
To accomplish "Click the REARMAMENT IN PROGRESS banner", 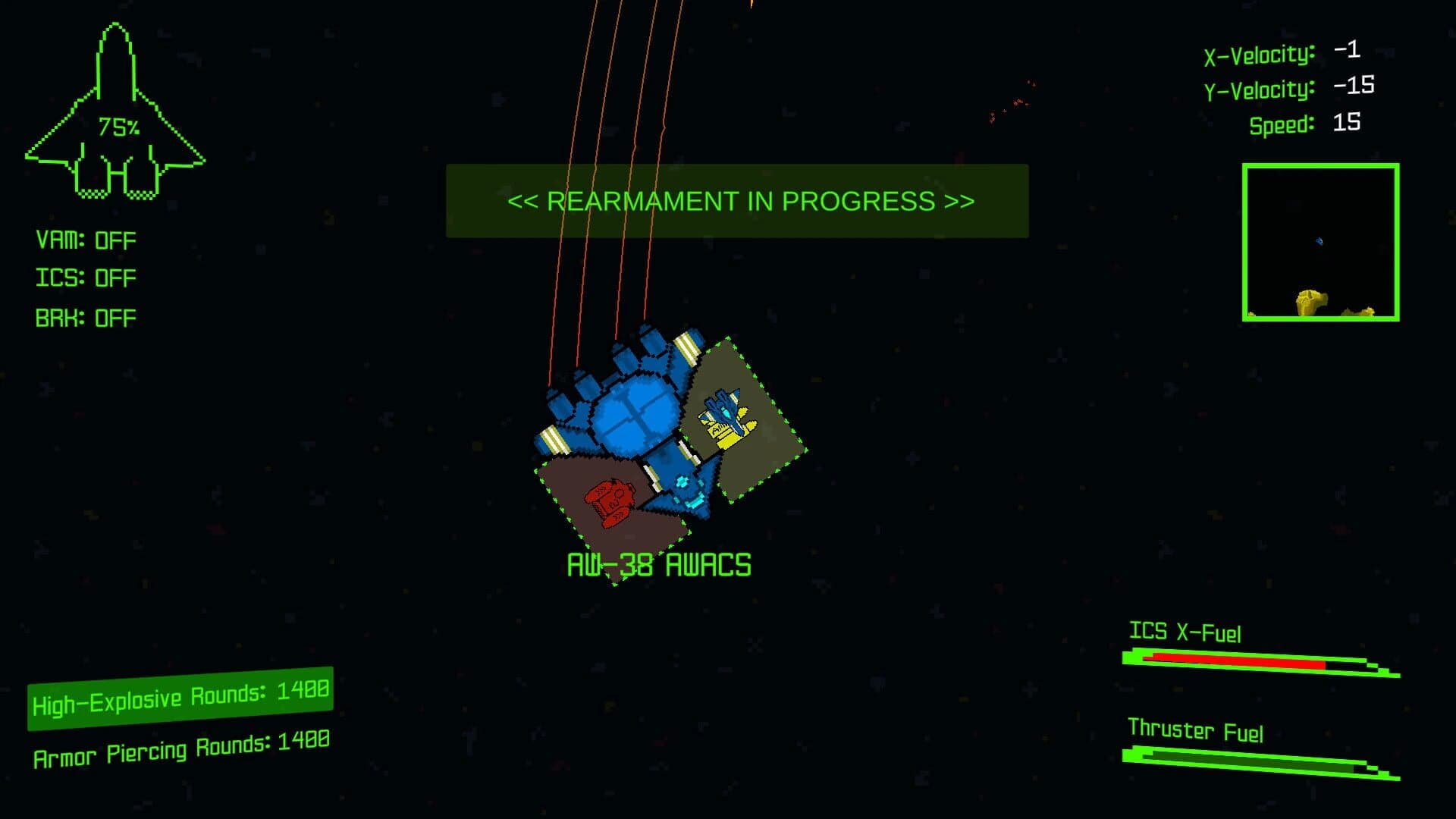I will 738,201.
